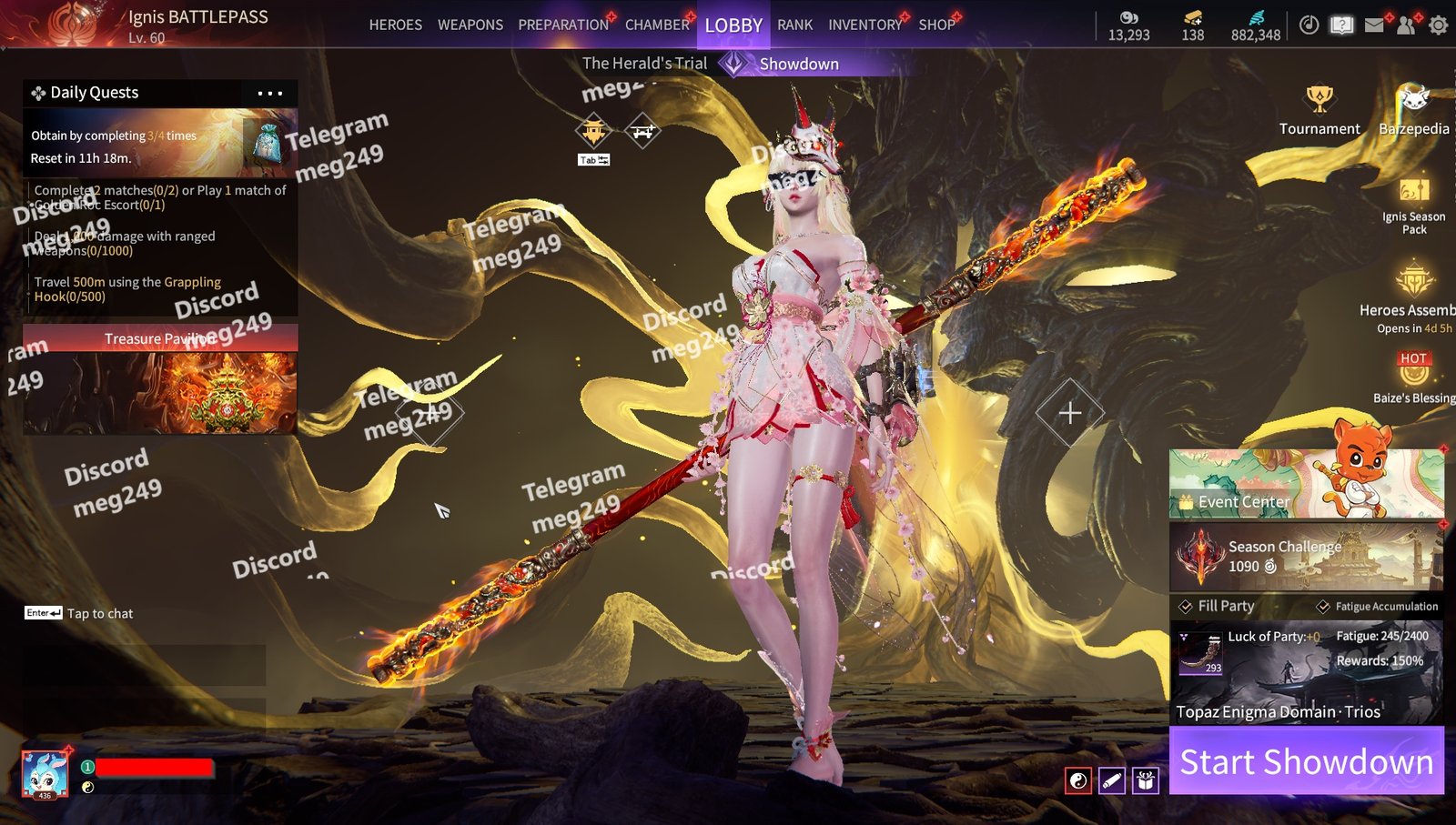View the Season Challenge panel

pos(1306,556)
